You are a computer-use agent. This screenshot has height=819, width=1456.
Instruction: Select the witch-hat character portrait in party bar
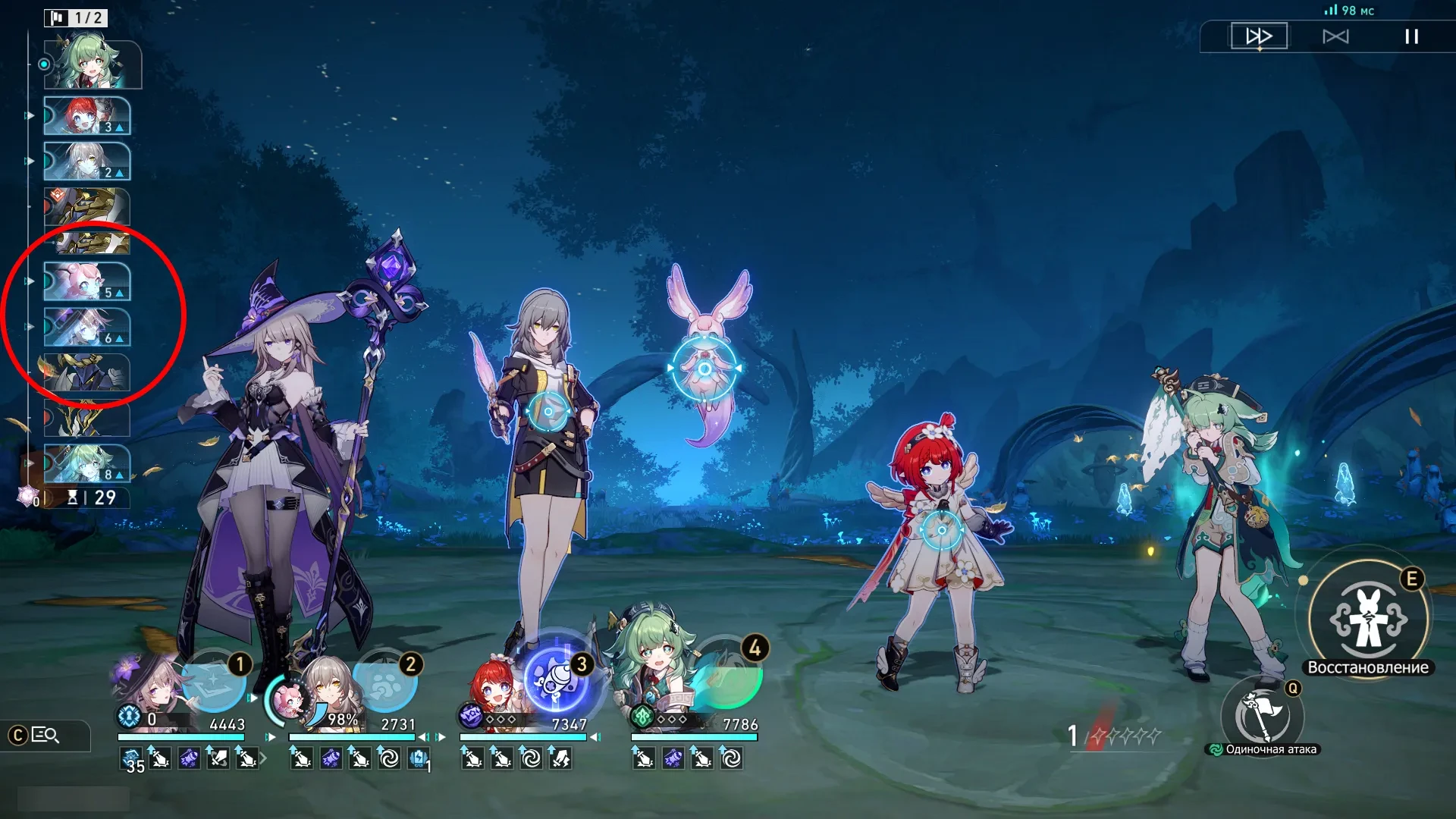click(x=152, y=686)
